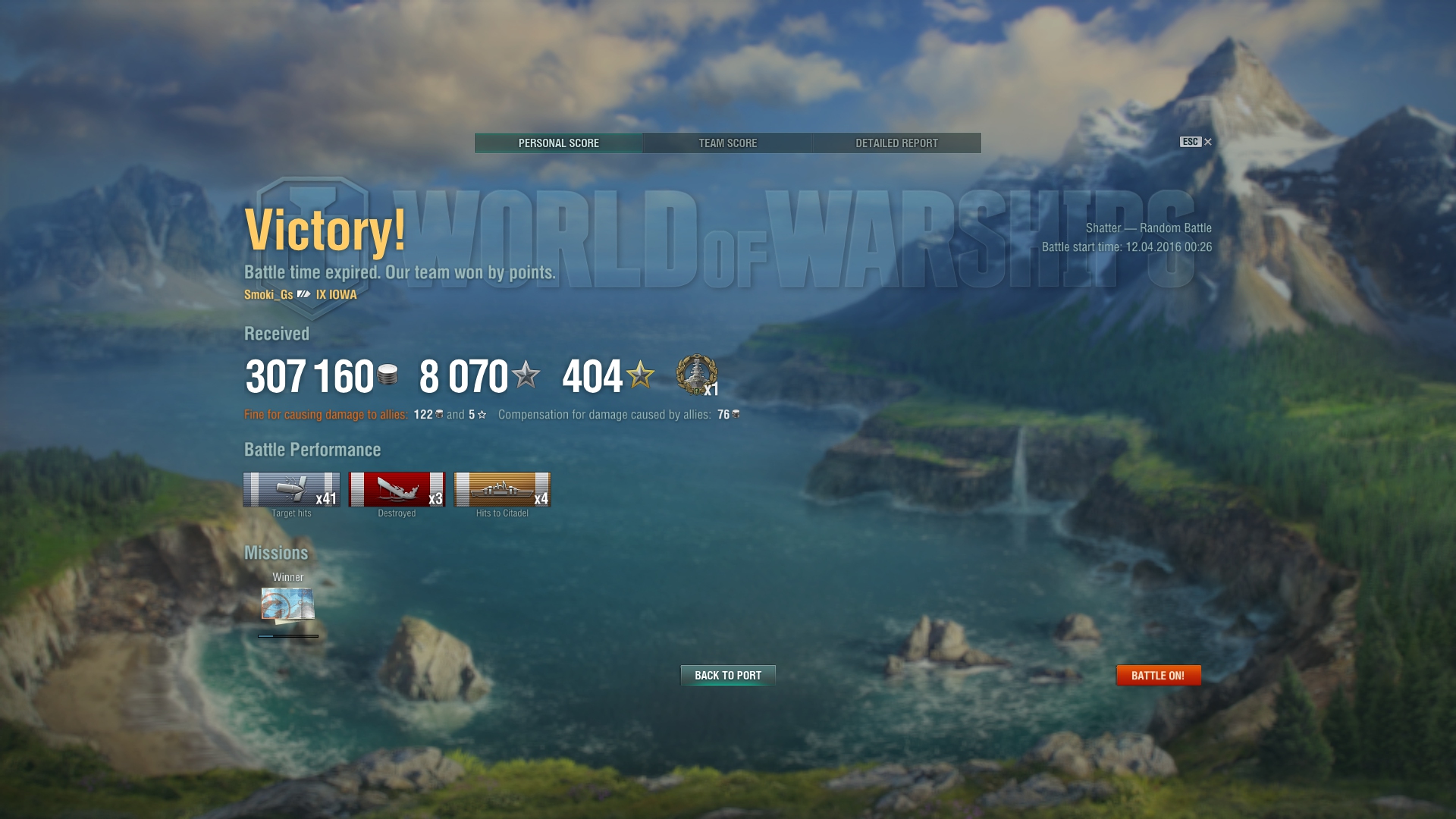Image resolution: width=1456 pixels, height=819 pixels.
Task: Select the Target hits ribbon
Action: coord(291,489)
